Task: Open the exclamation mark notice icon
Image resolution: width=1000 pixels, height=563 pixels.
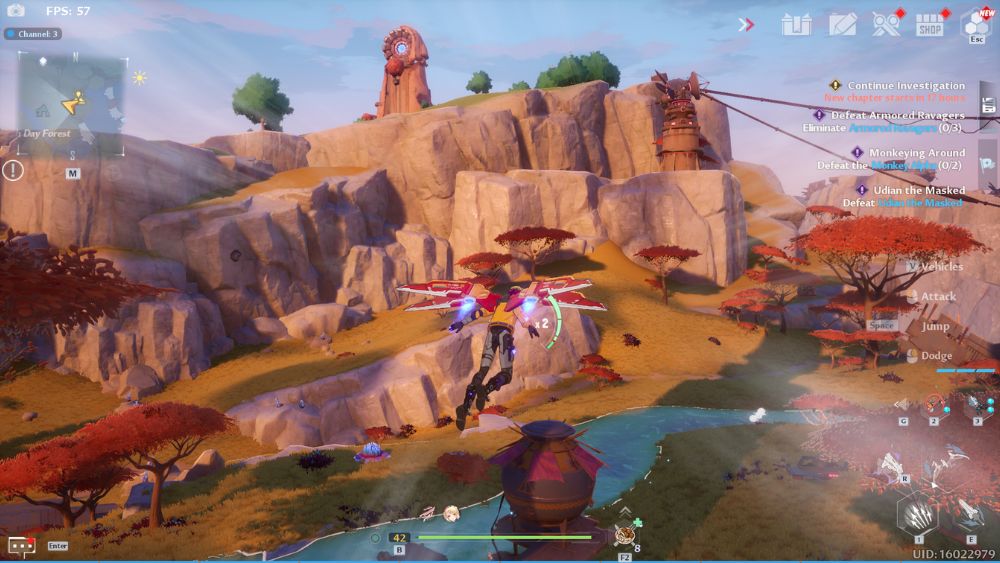Action: coord(13,170)
